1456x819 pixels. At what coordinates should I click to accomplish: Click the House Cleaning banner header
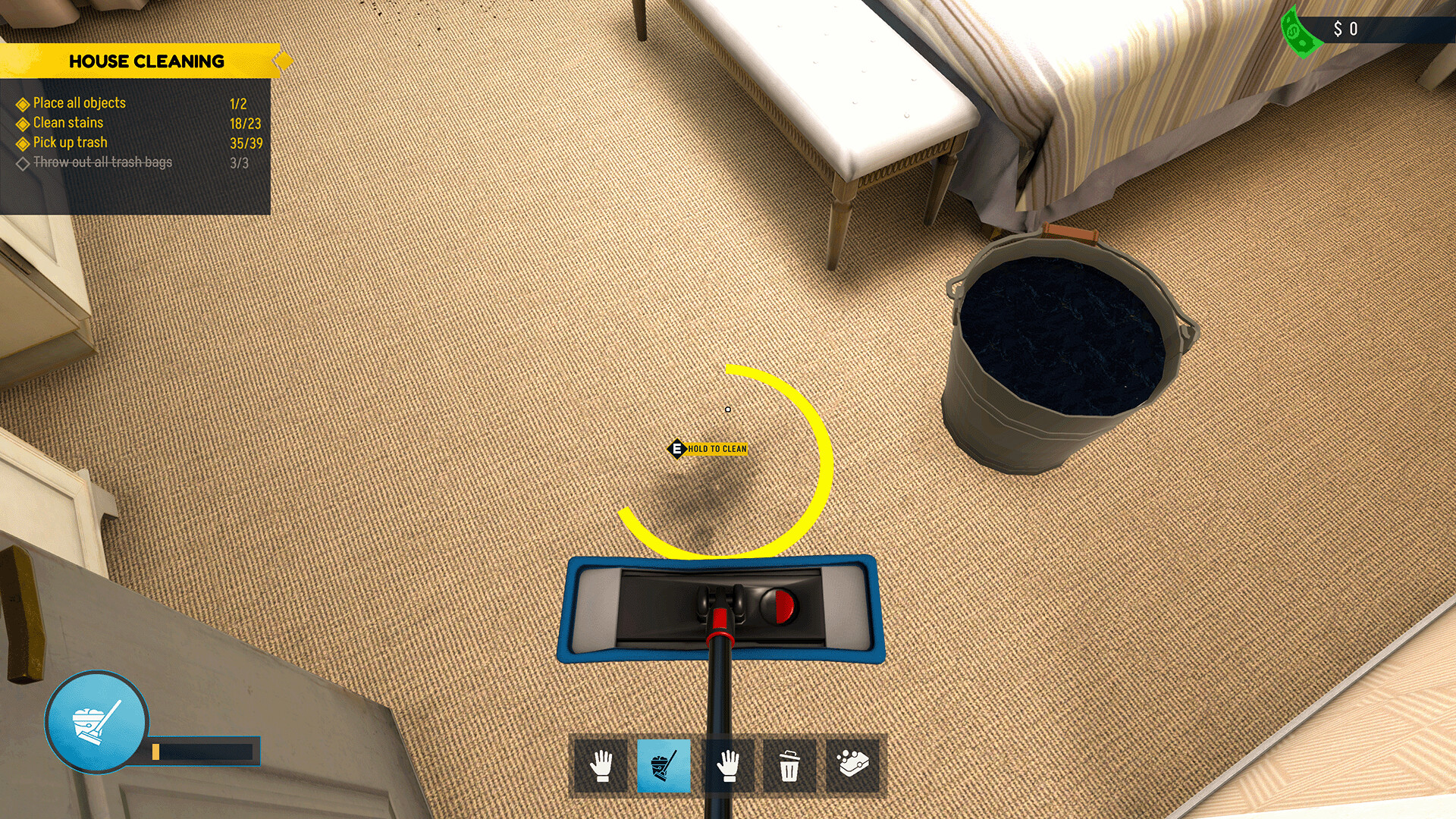tap(148, 61)
